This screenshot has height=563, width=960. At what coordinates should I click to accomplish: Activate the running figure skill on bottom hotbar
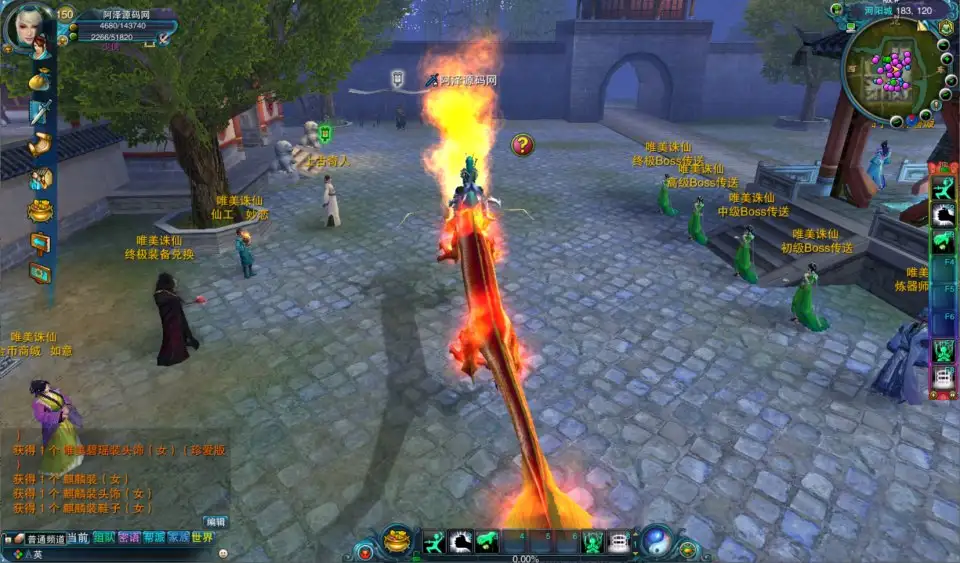click(433, 542)
